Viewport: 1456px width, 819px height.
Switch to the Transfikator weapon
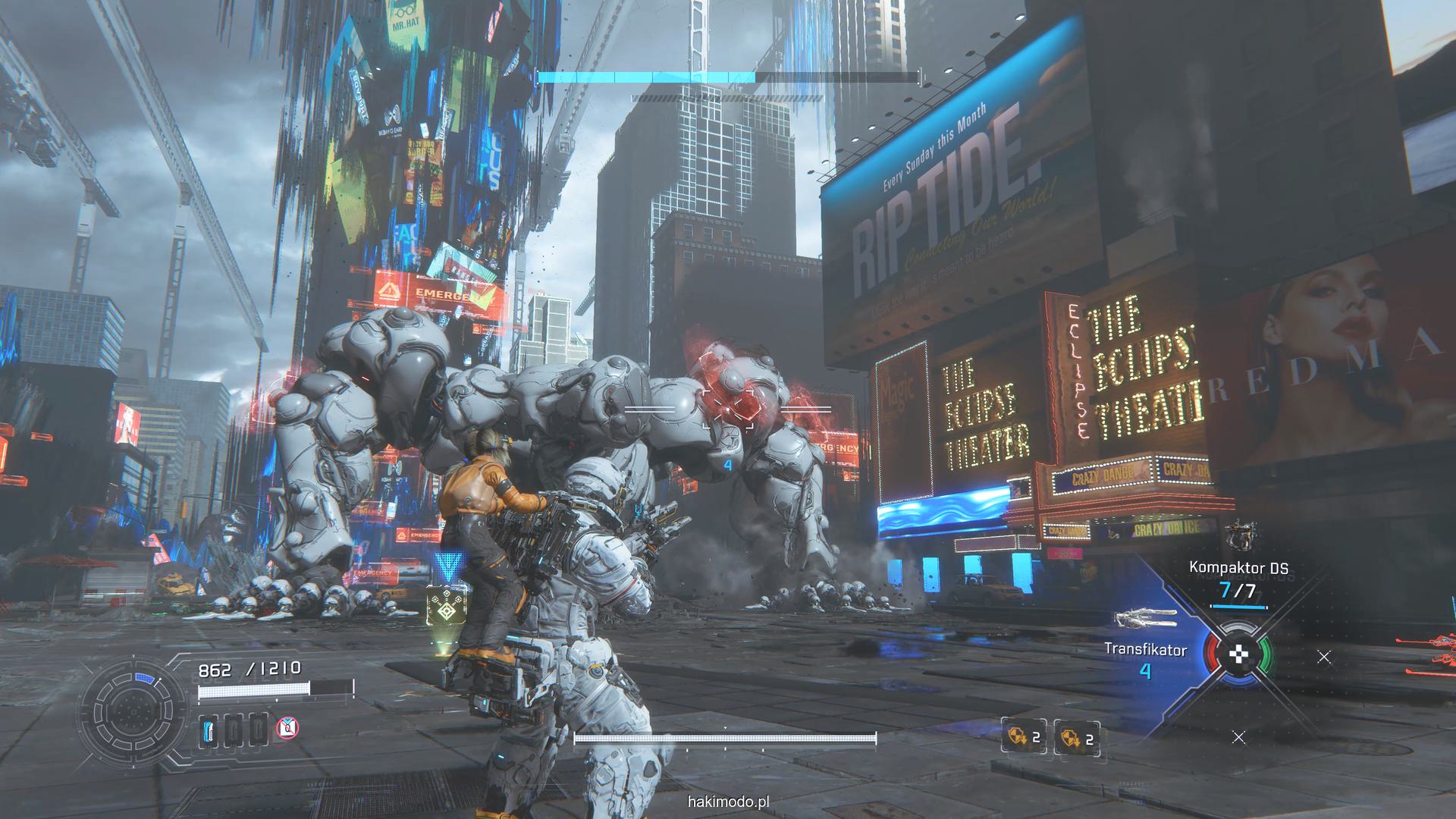1145,658
